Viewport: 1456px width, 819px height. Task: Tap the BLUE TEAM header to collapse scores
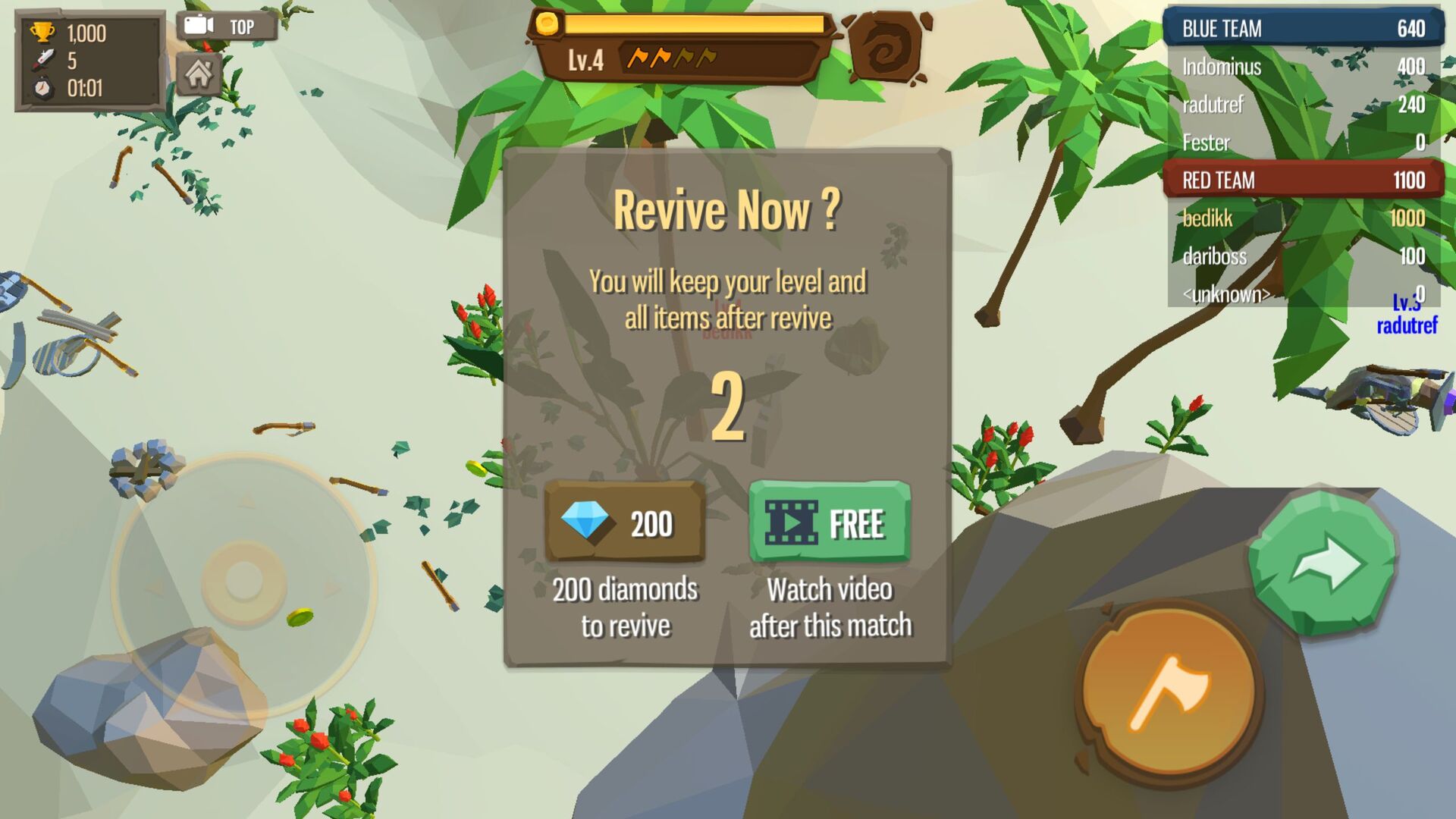[x=1301, y=28]
